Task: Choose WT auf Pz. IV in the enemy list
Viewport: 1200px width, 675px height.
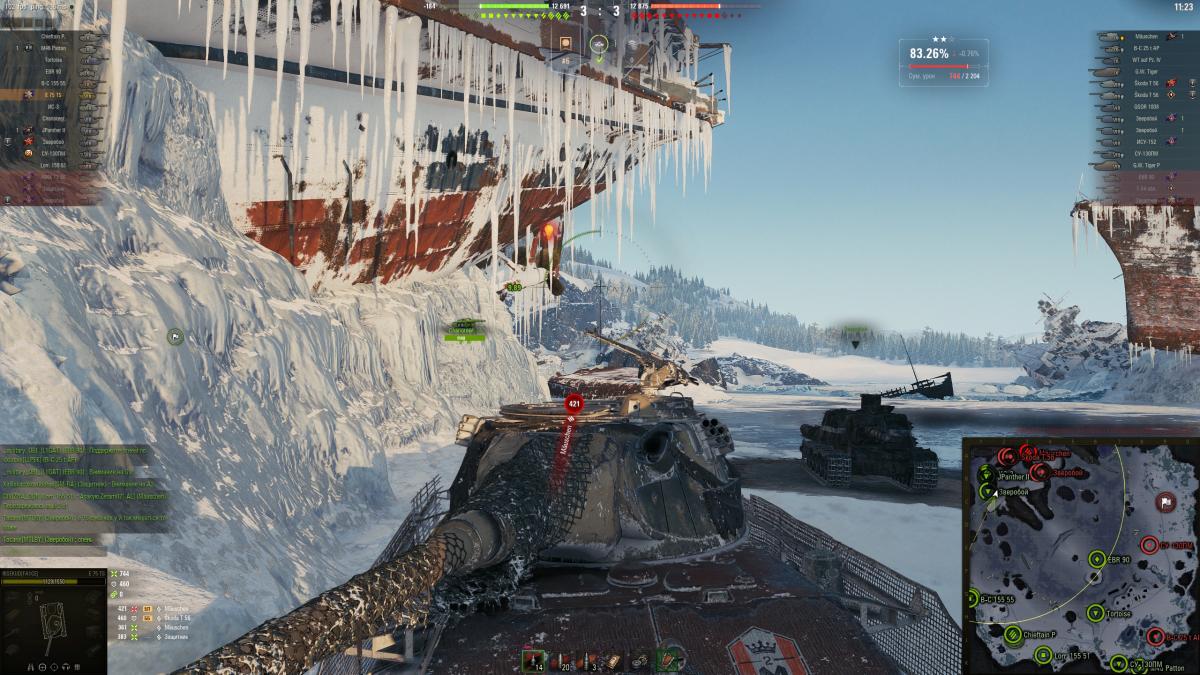Action: click(x=1145, y=59)
